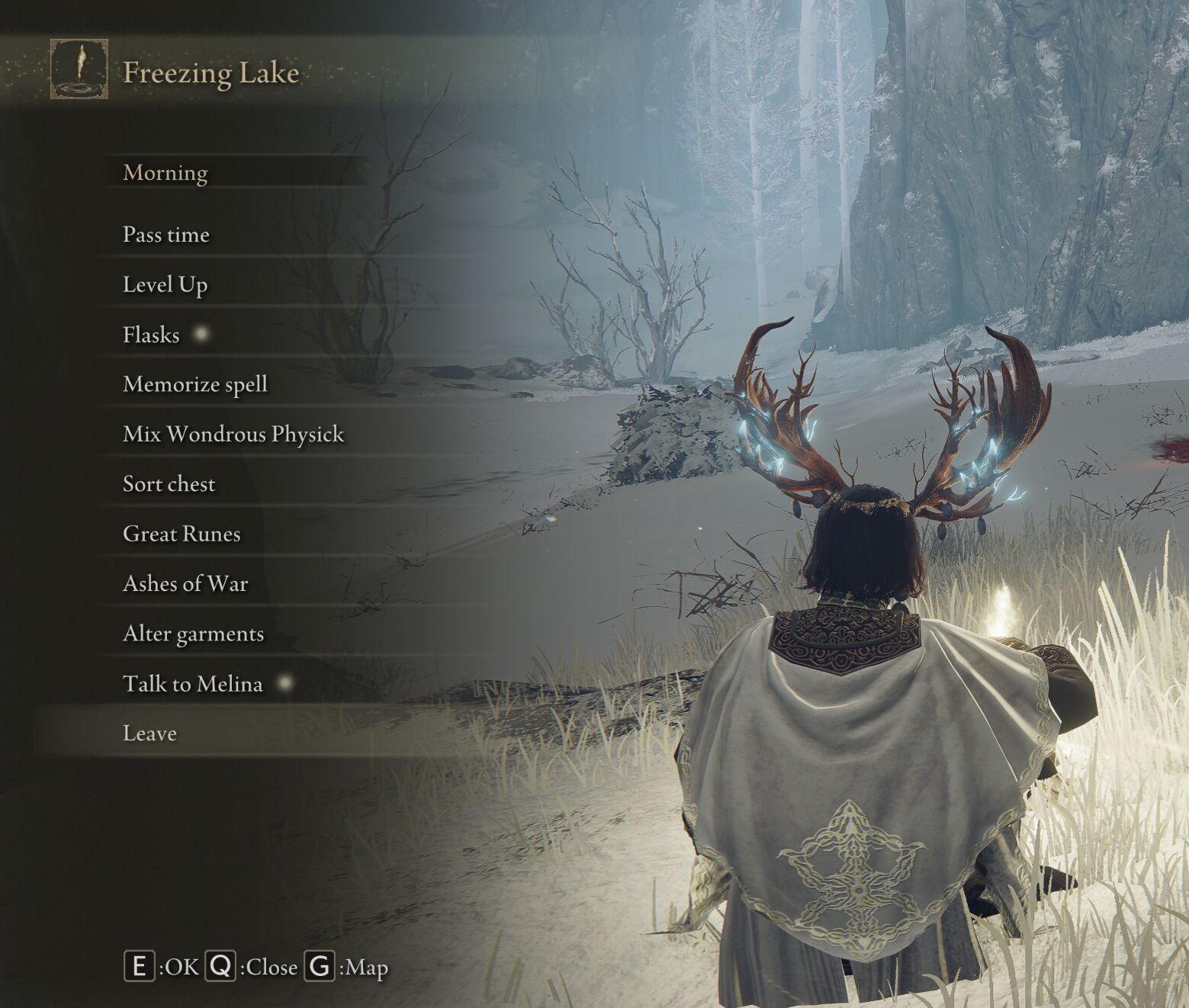
Task: Select Mix Wondrous Physick
Action: pos(233,434)
